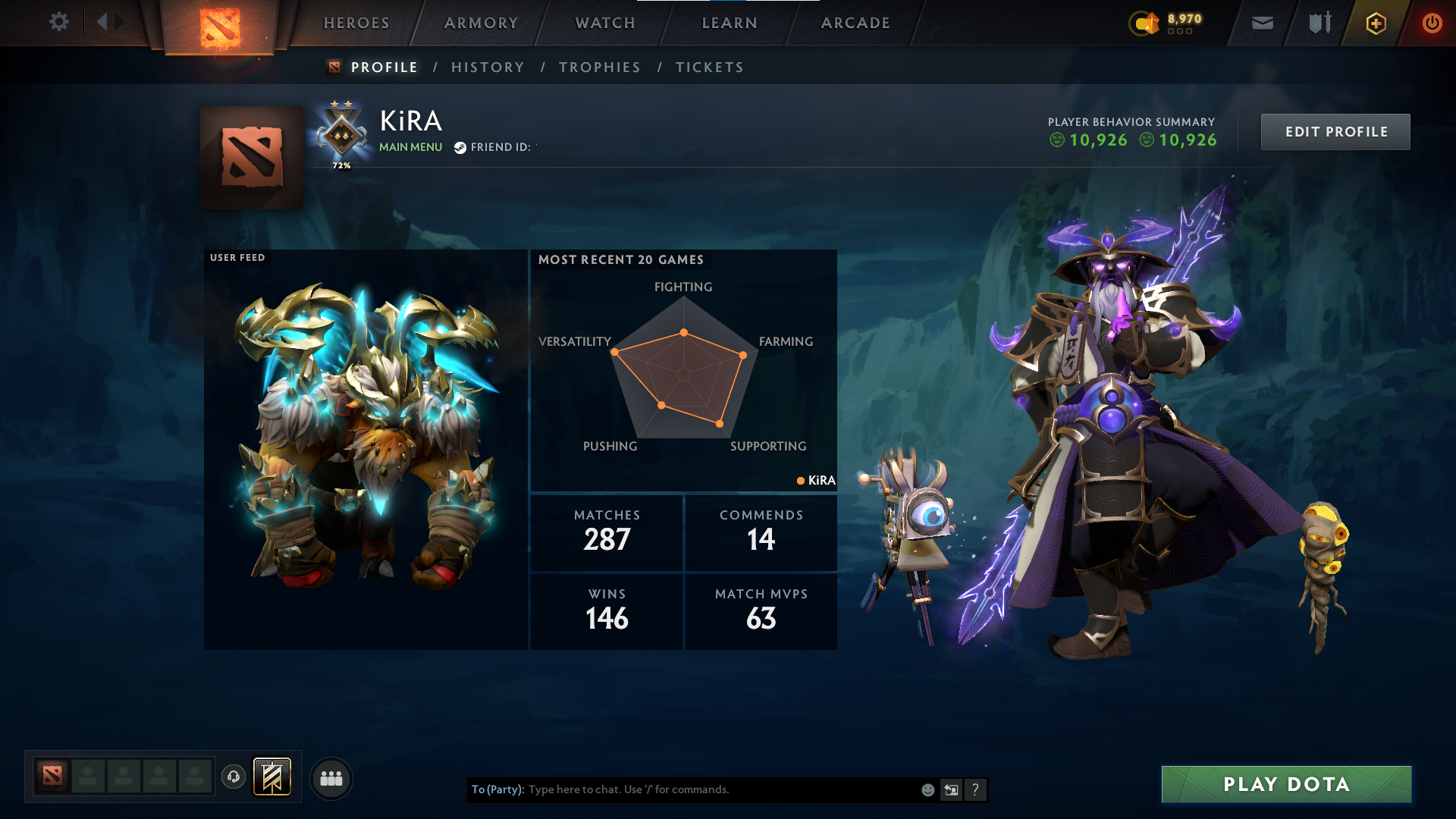Image resolution: width=1456 pixels, height=819 pixels.
Task: Click the EDIT PROFILE button
Action: (1335, 131)
